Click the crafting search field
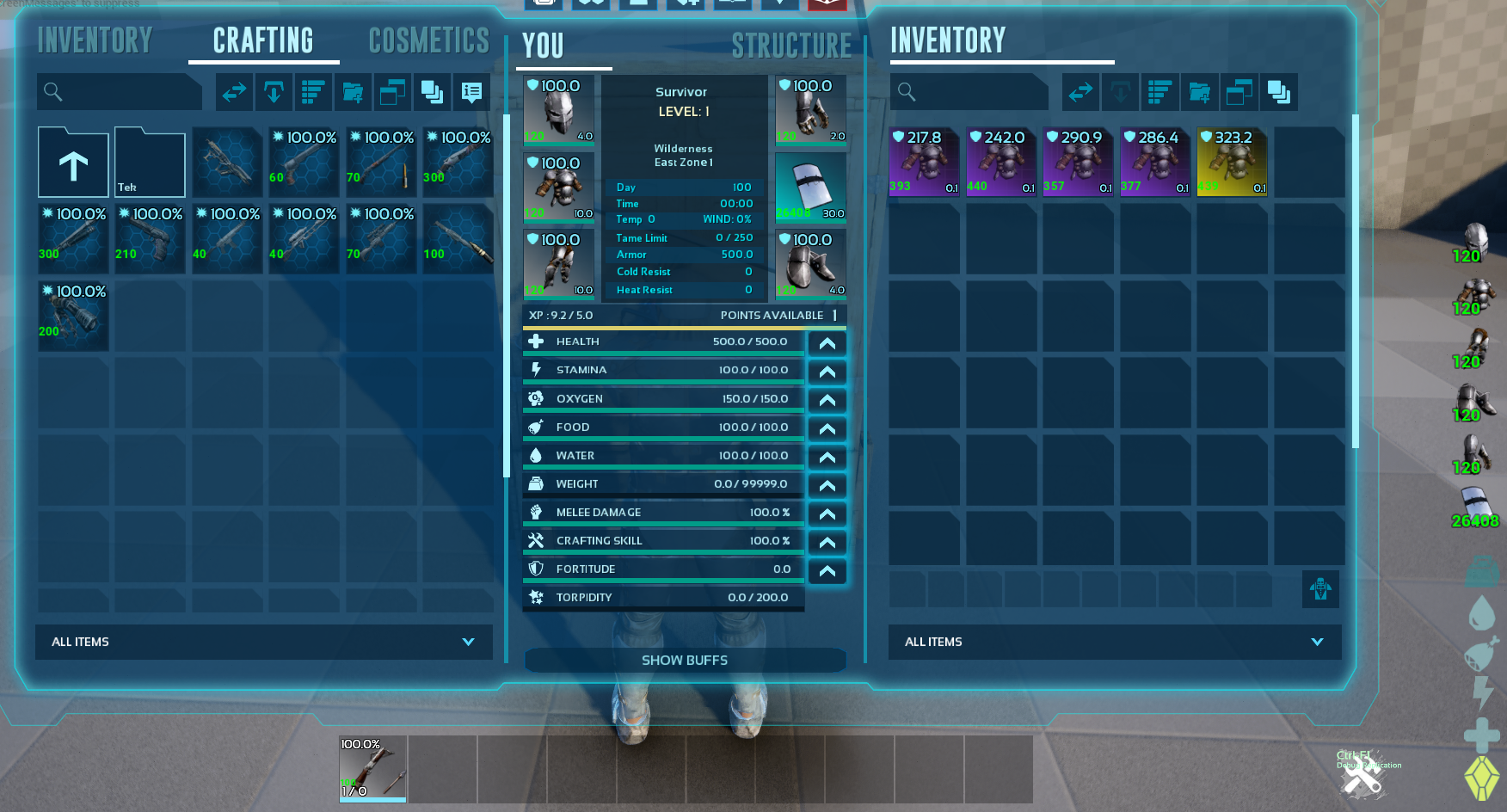Screen dimensions: 1507x812 pos(120,92)
